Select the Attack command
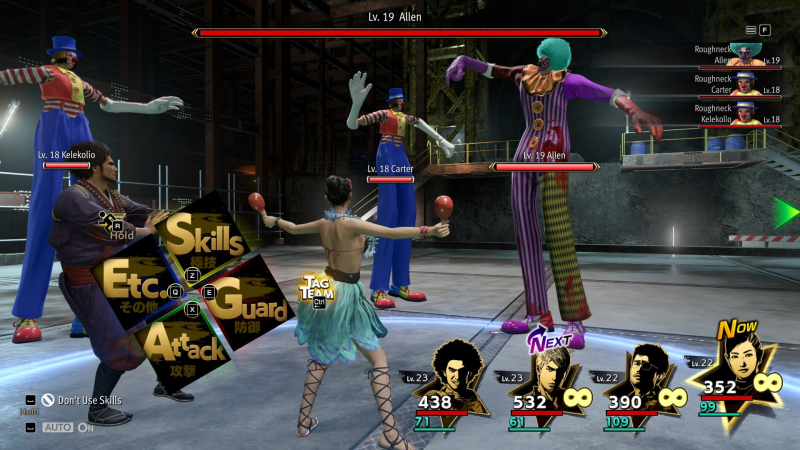 [185, 346]
